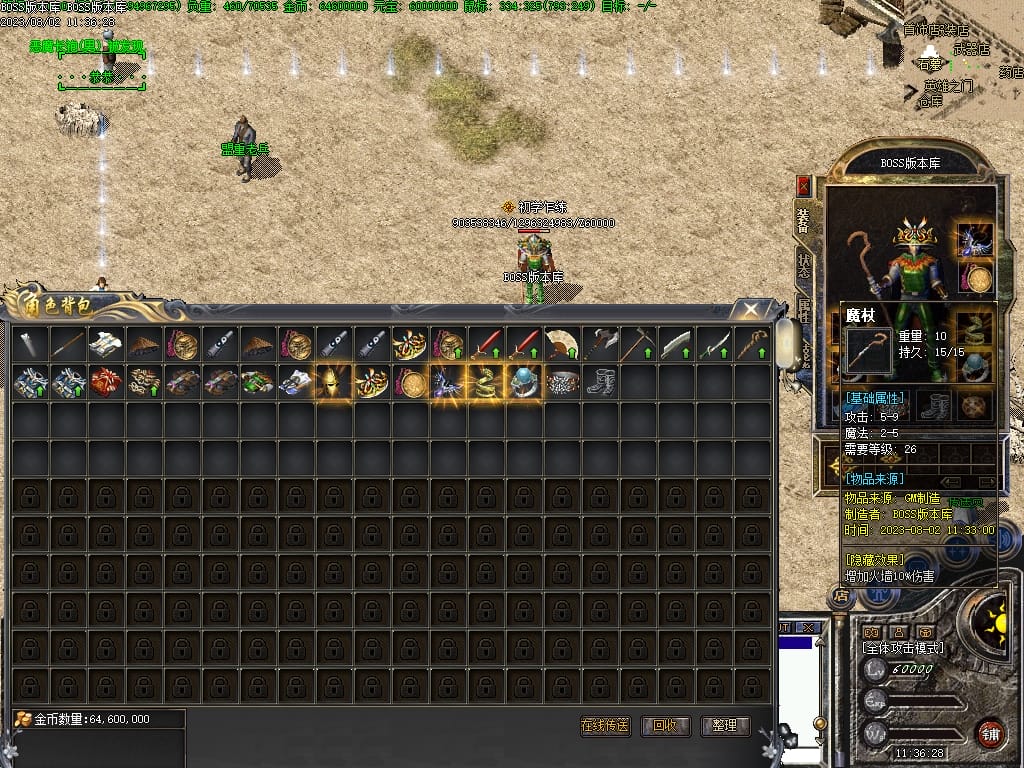Select the silver studded bracelet item

tap(562, 382)
